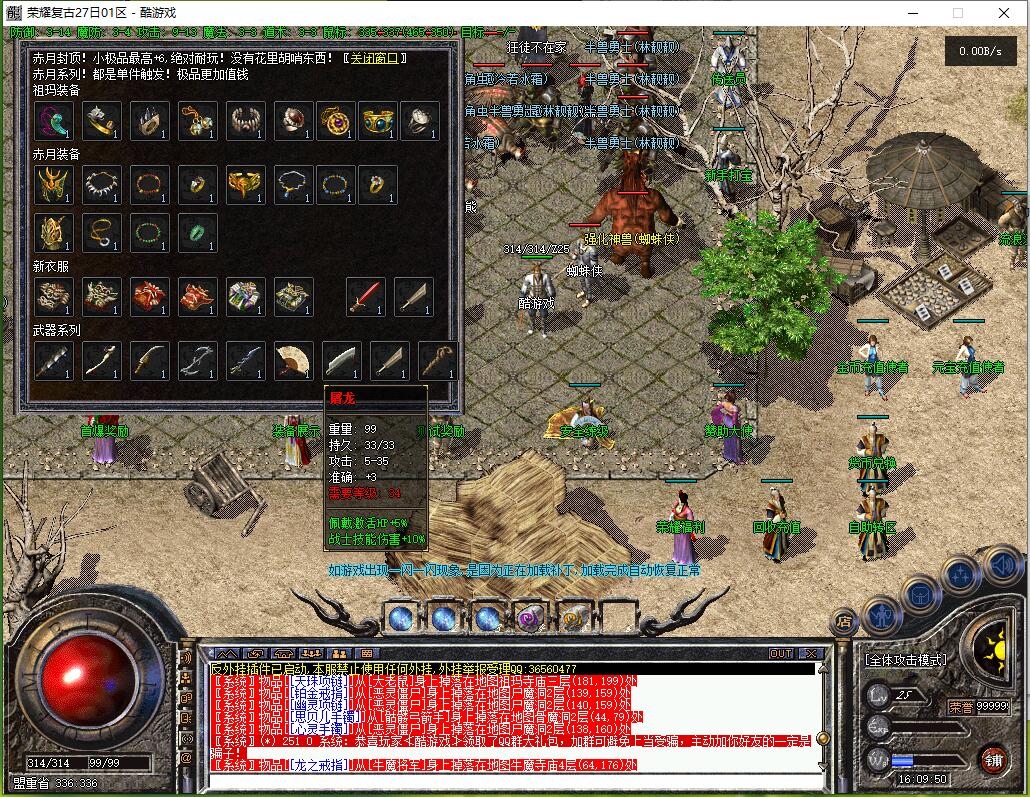Select the dragon slayer cleaver slot
The image size is (1030, 797).
341,360
